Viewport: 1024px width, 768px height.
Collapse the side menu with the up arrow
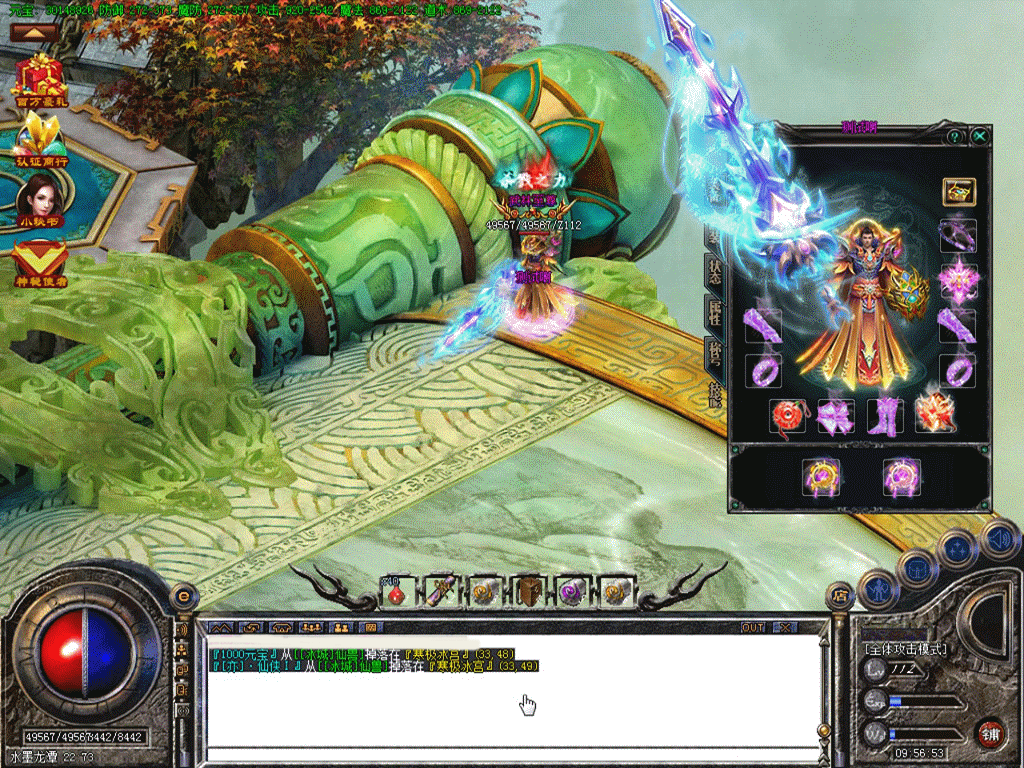(x=34, y=32)
